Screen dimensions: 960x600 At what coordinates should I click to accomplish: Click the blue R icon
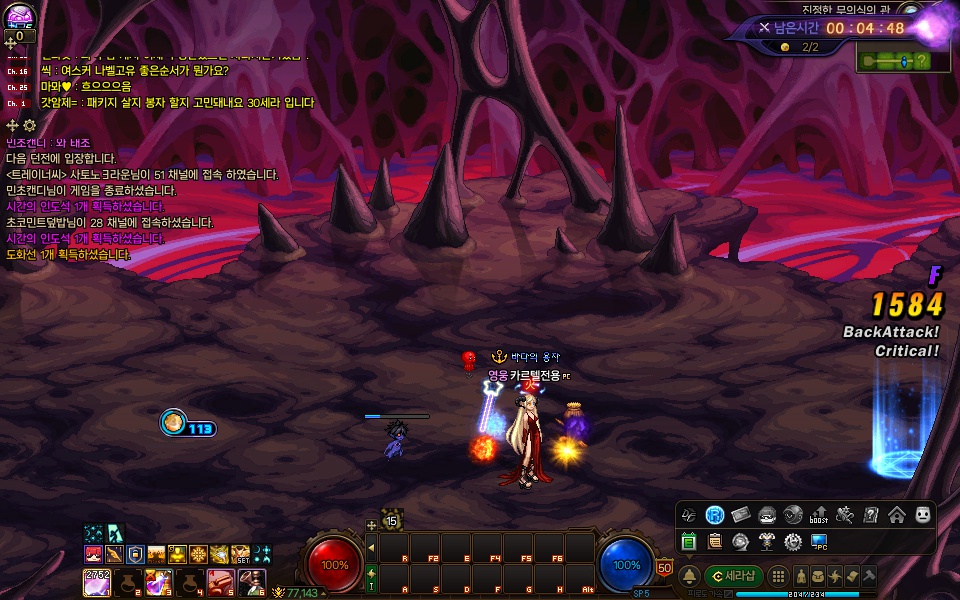715,515
